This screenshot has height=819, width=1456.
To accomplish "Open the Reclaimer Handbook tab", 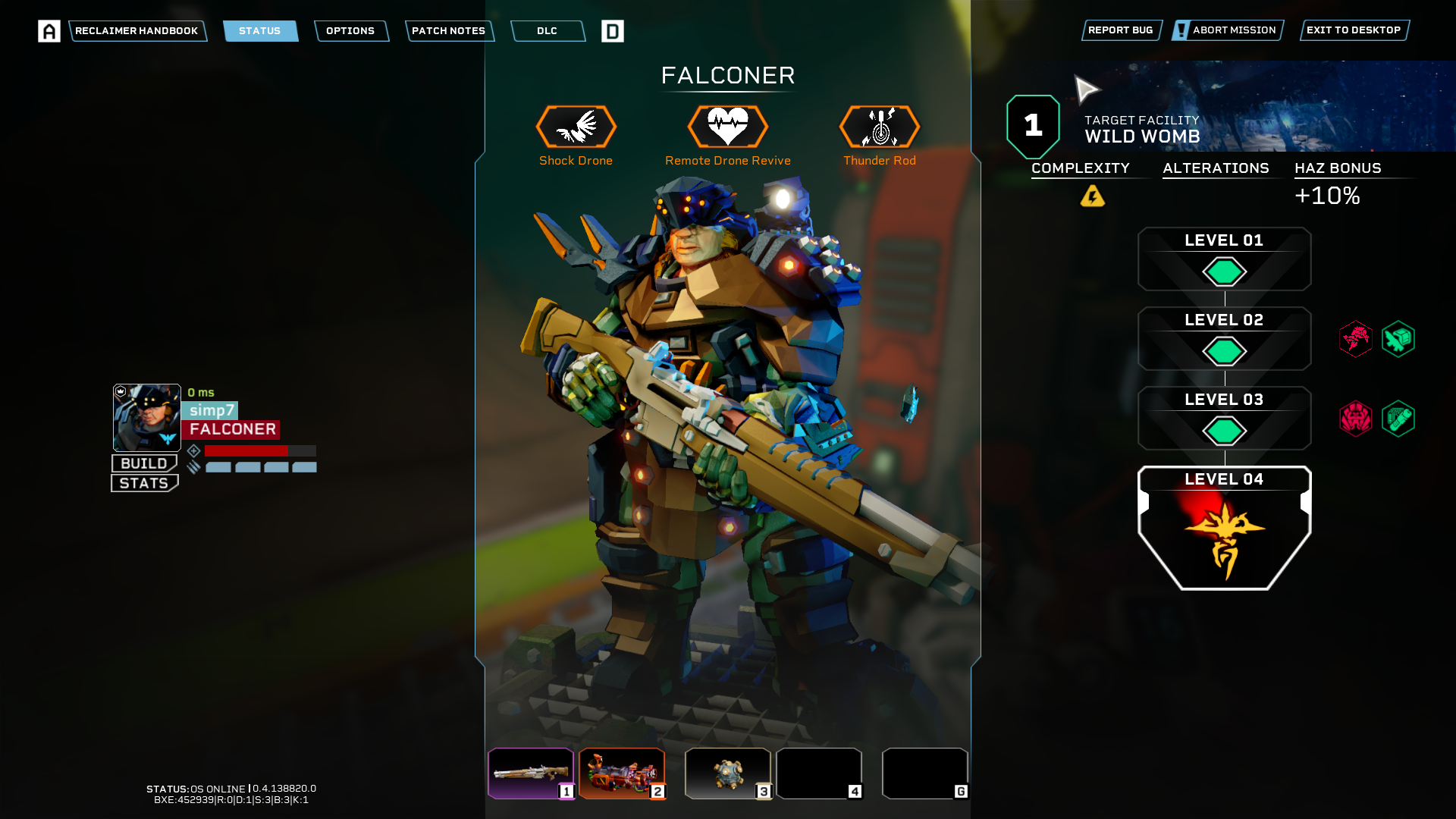I will [x=136, y=31].
